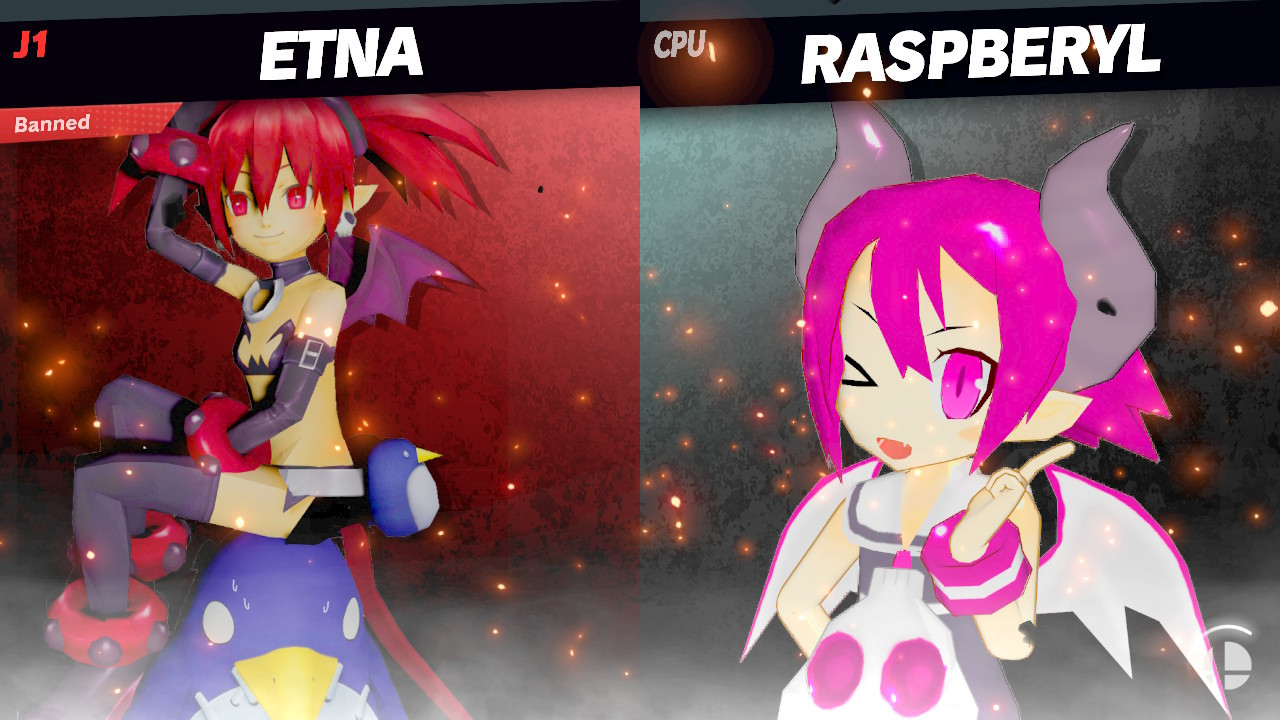Toggle the CPU control setting
Screen dimensions: 1280x720
(682, 42)
